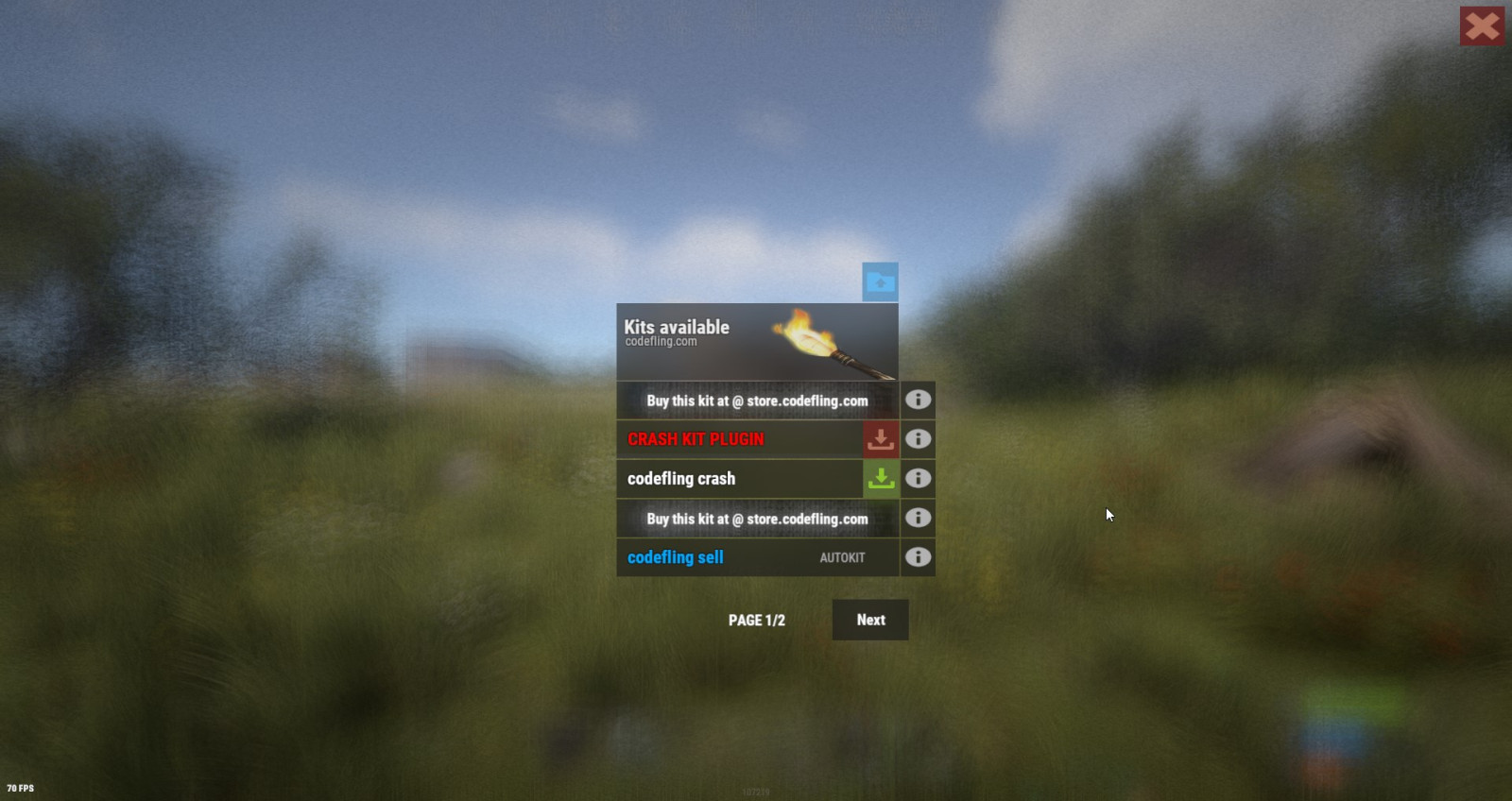Click the blue folder upload icon above the kits panel

point(880,281)
